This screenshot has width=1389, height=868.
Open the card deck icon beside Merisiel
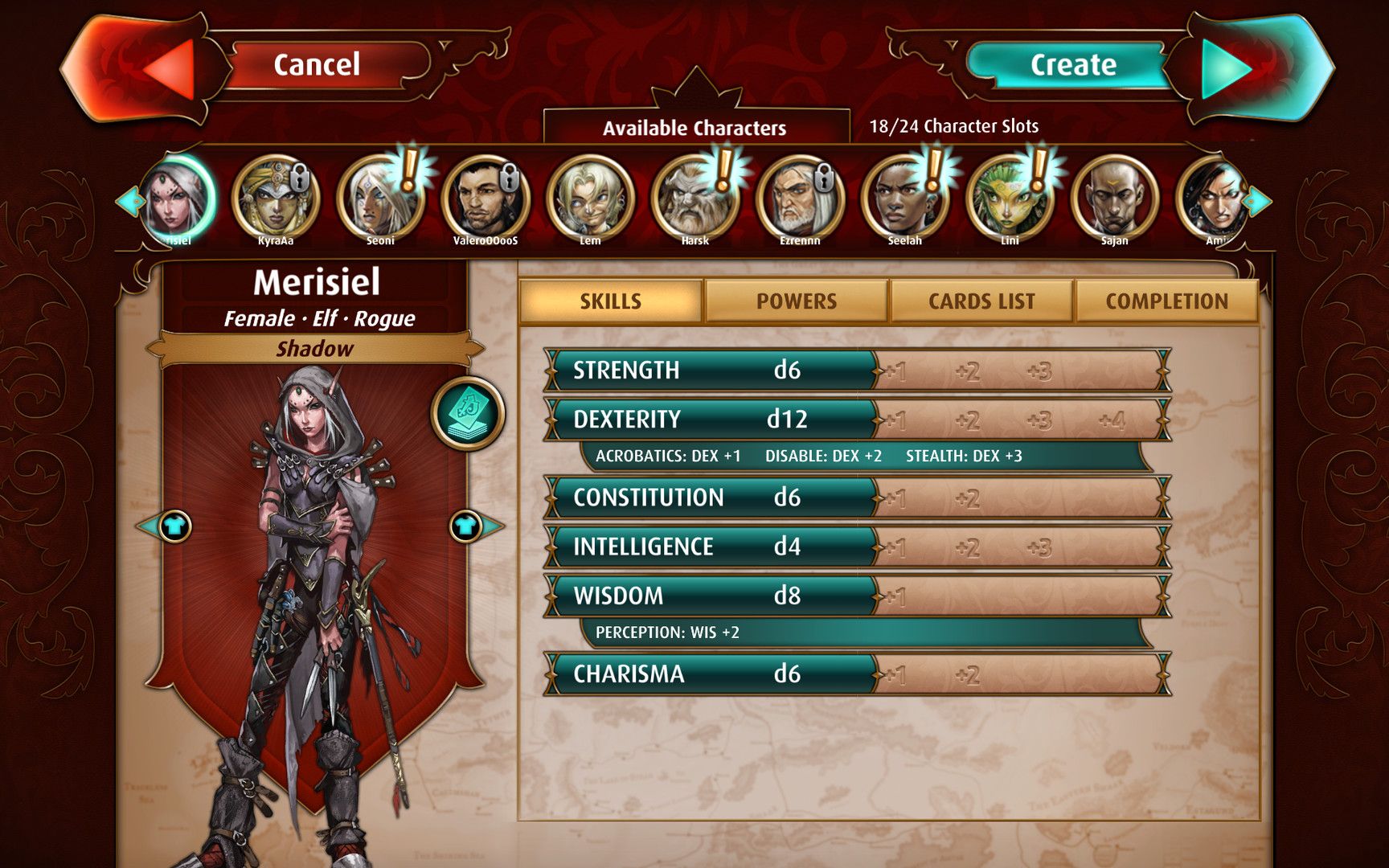468,413
